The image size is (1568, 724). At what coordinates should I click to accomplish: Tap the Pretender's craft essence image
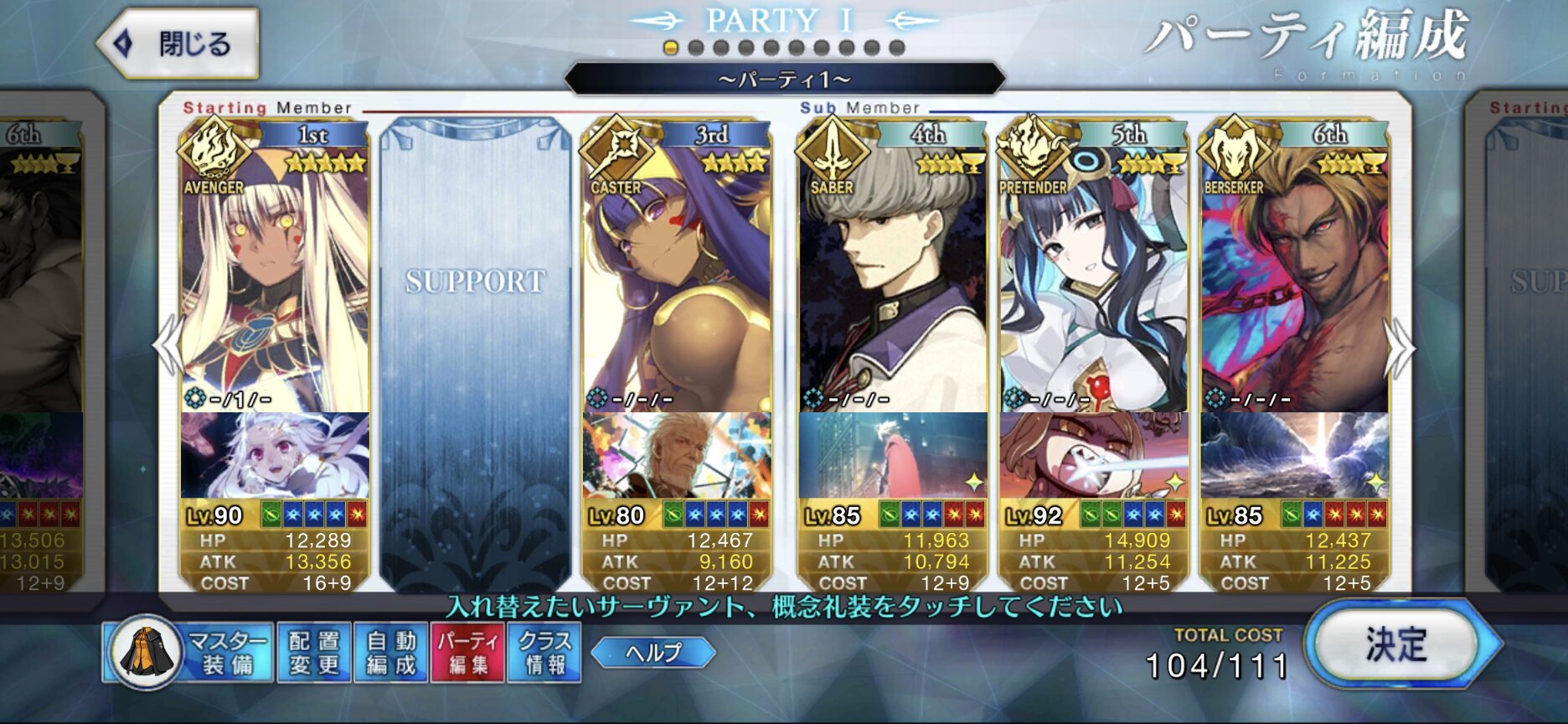(x=1093, y=455)
